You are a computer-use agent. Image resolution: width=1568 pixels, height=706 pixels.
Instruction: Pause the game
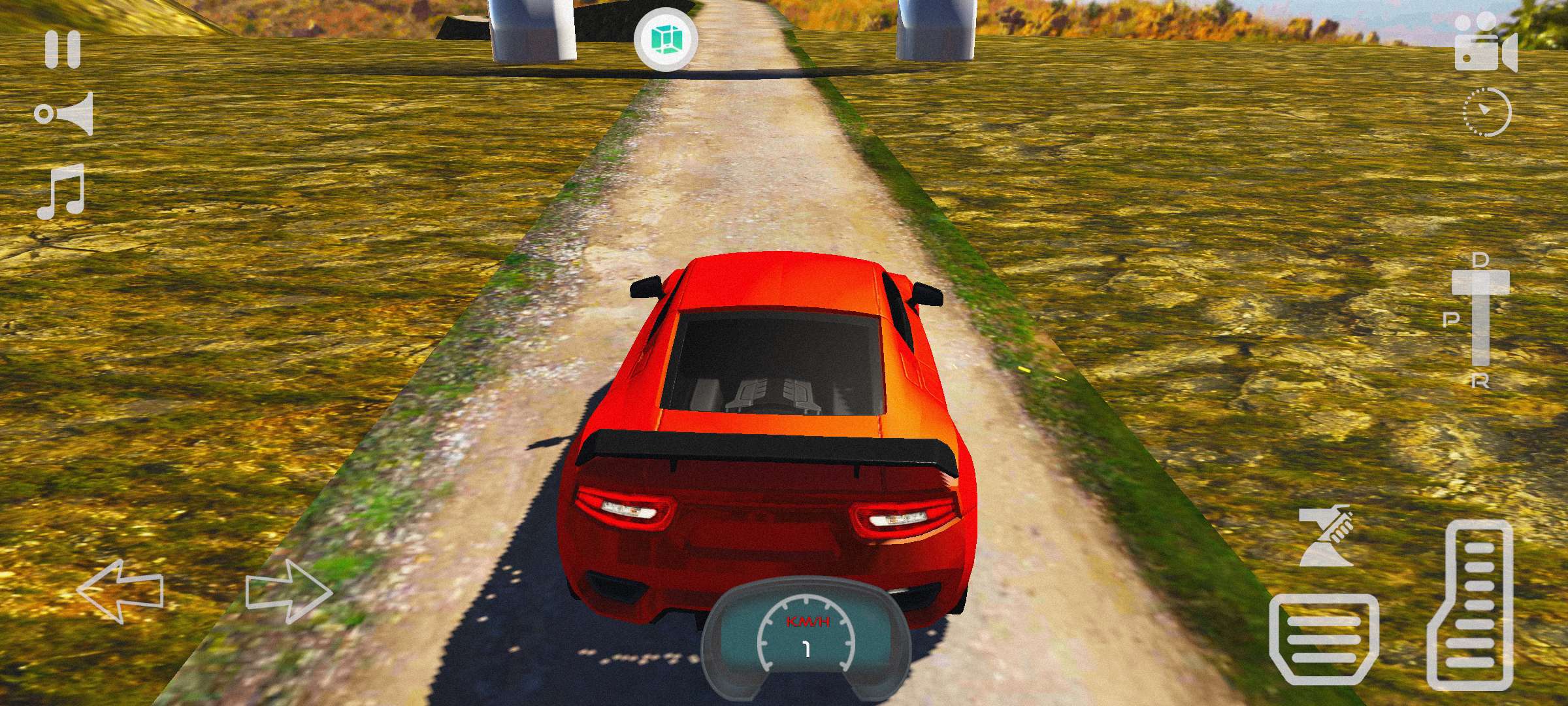(x=63, y=50)
